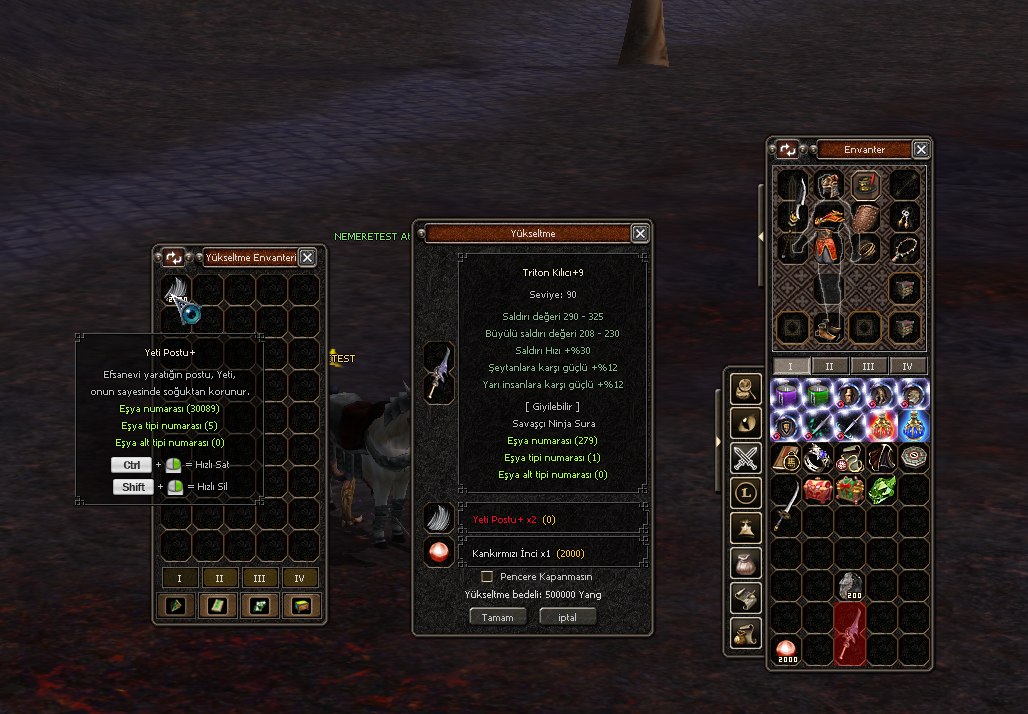Confirm the upgrade with the Tamam button
Screen dimensions: 1028x714
pos(497,617)
